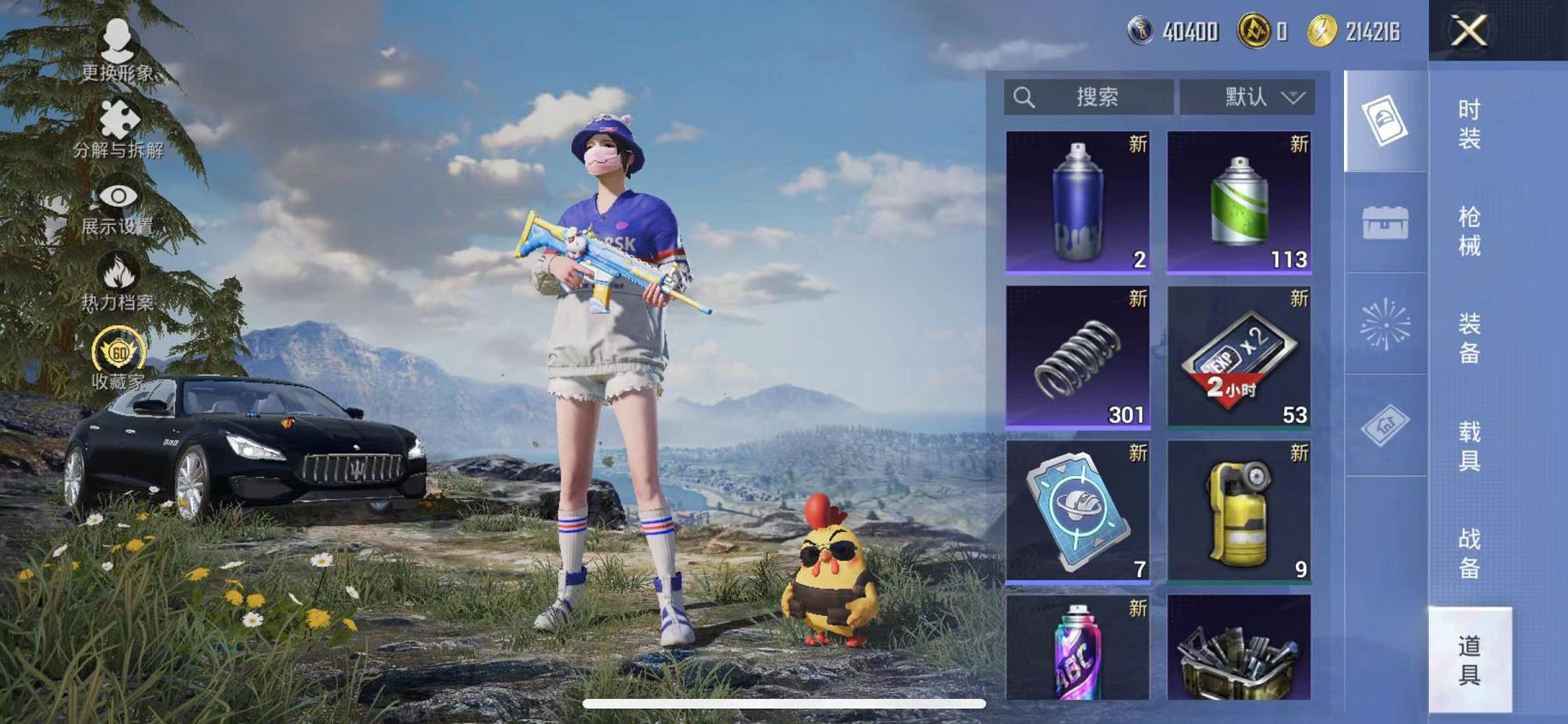Click the 搜索 search field
Screen dimensions: 1568x724
(1088, 97)
